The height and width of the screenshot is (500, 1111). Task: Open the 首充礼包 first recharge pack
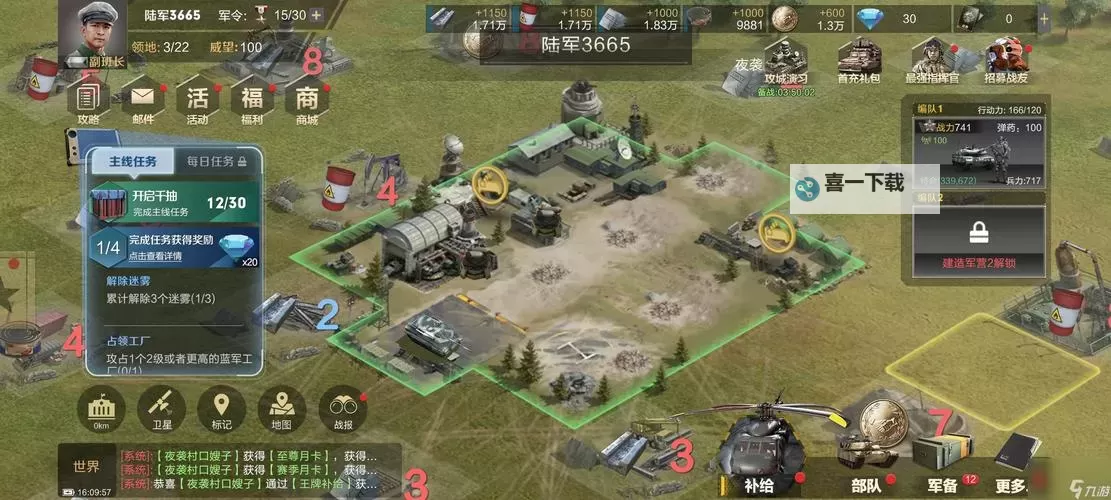tap(858, 62)
